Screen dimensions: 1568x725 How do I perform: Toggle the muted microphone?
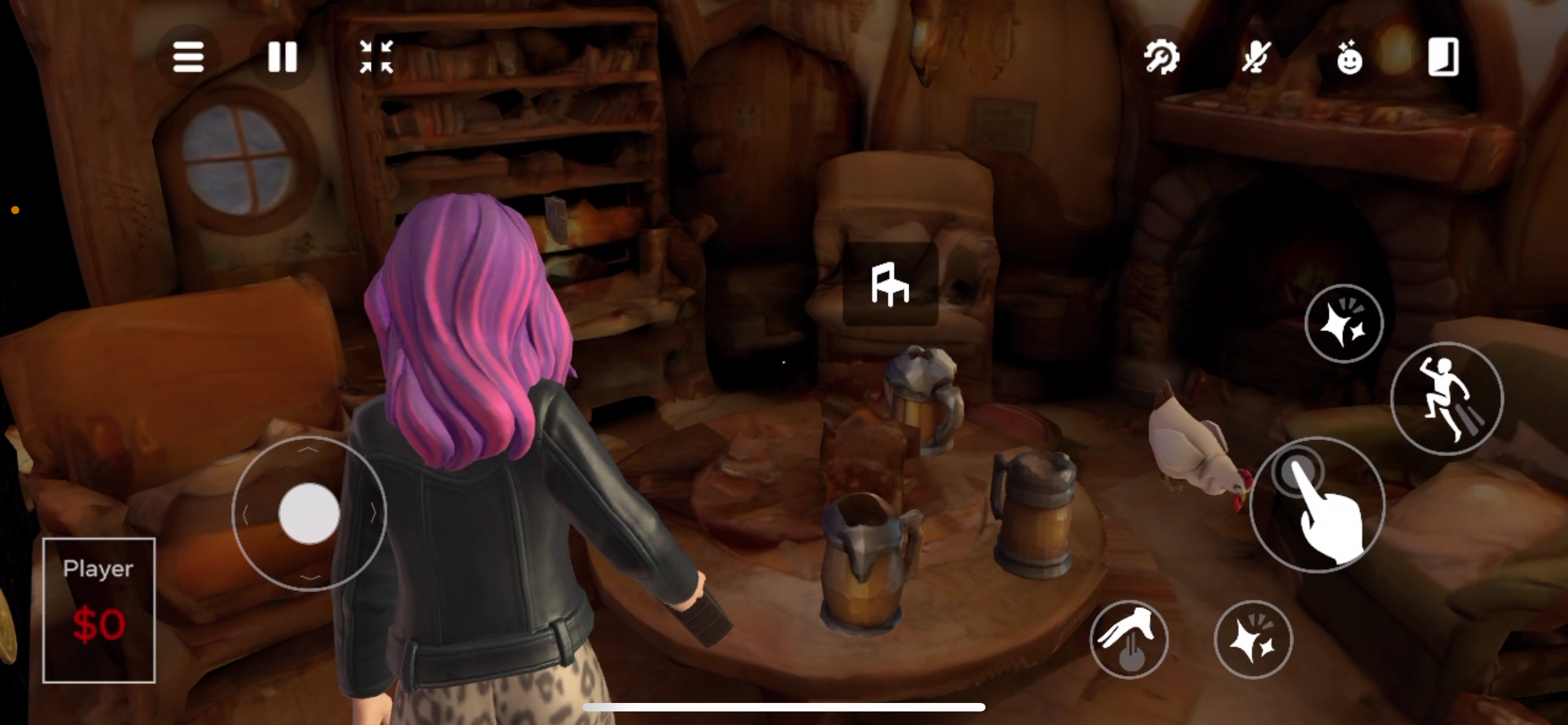coord(1256,57)
